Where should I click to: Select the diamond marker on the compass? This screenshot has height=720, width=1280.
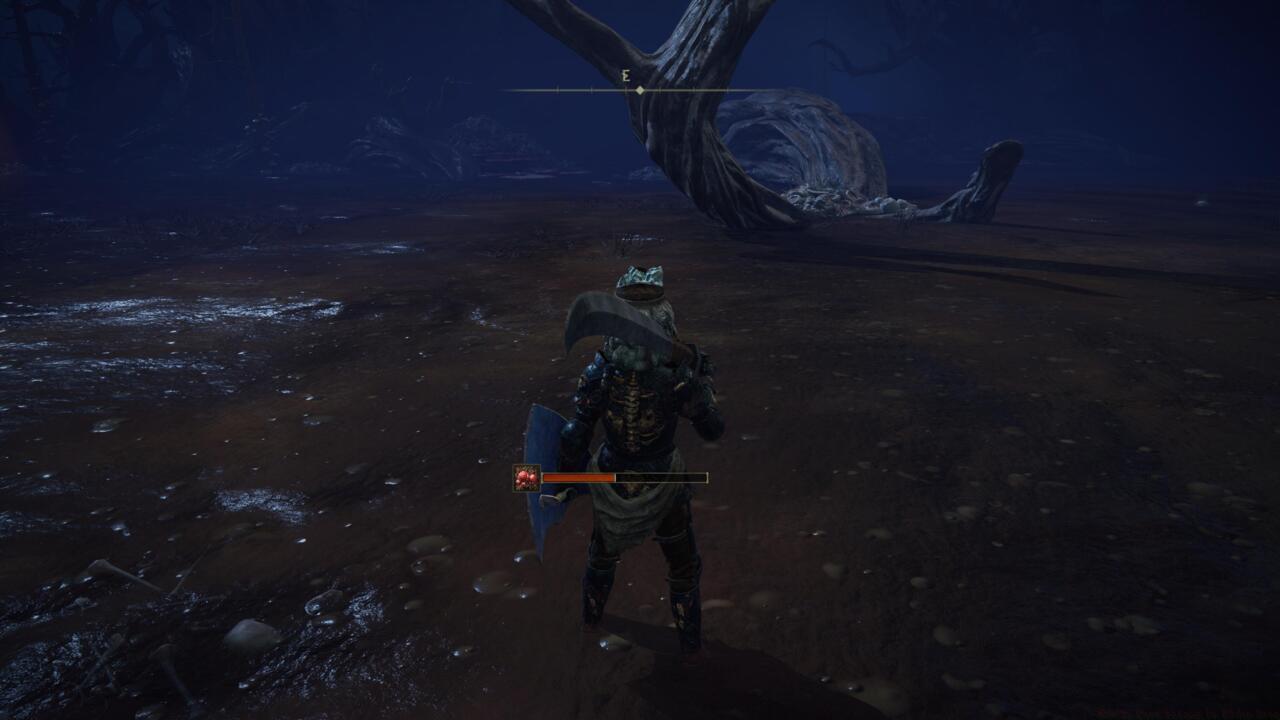point(640,90)
